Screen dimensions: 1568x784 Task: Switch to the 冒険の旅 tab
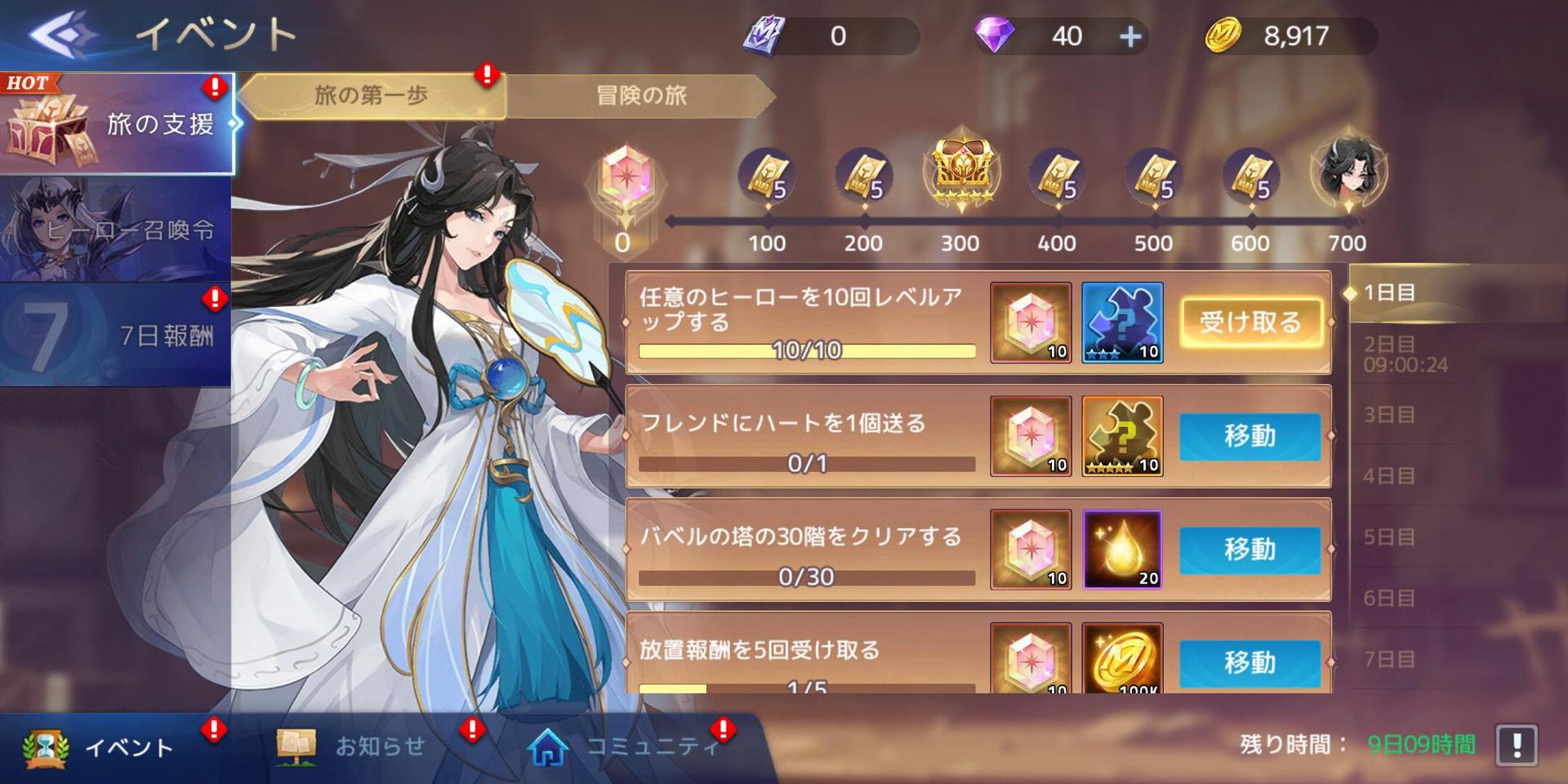point(641,96)
